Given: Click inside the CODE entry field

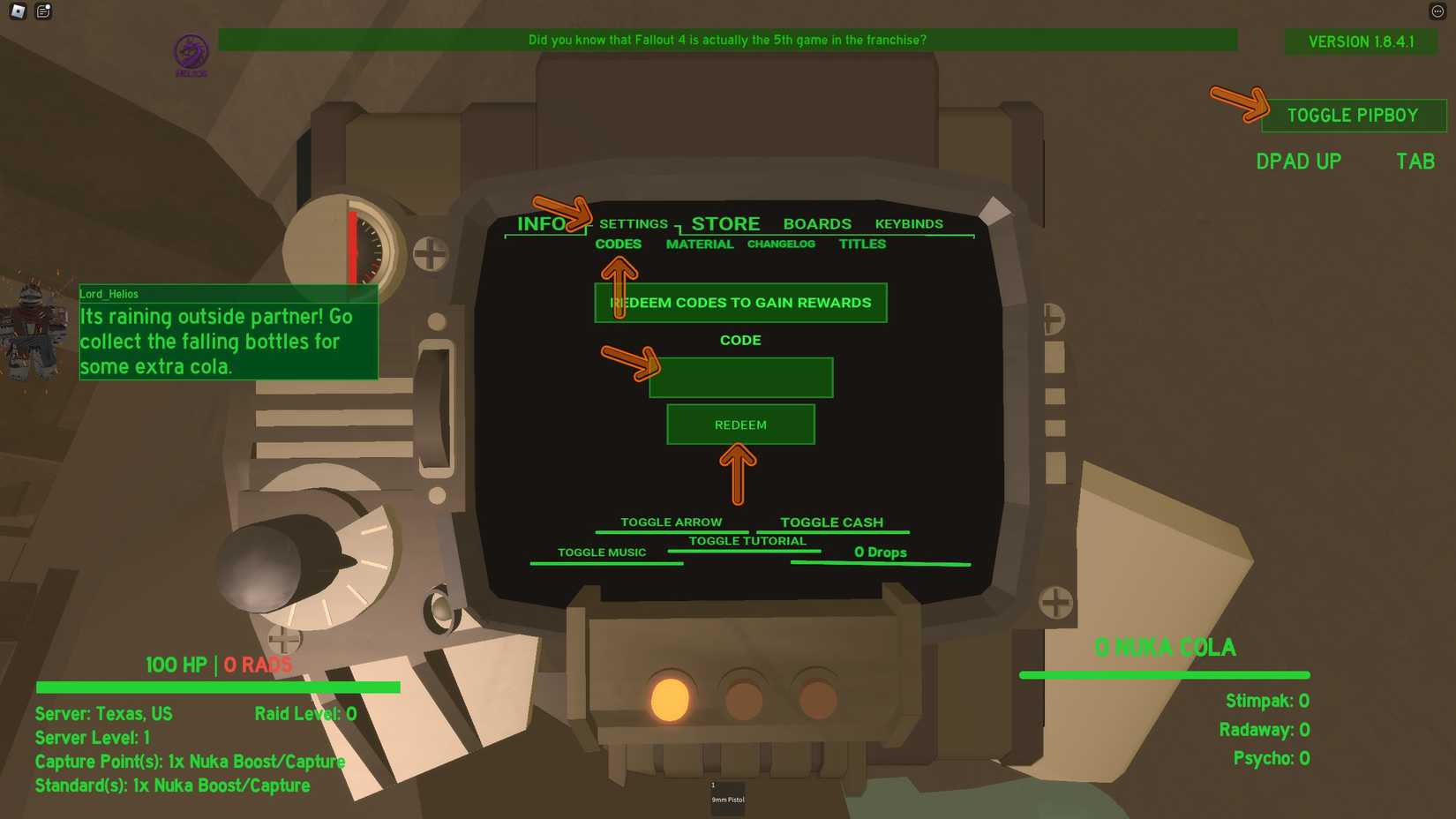Looking at the screenshot, I should pyautogui.click(x=740, y=377).
